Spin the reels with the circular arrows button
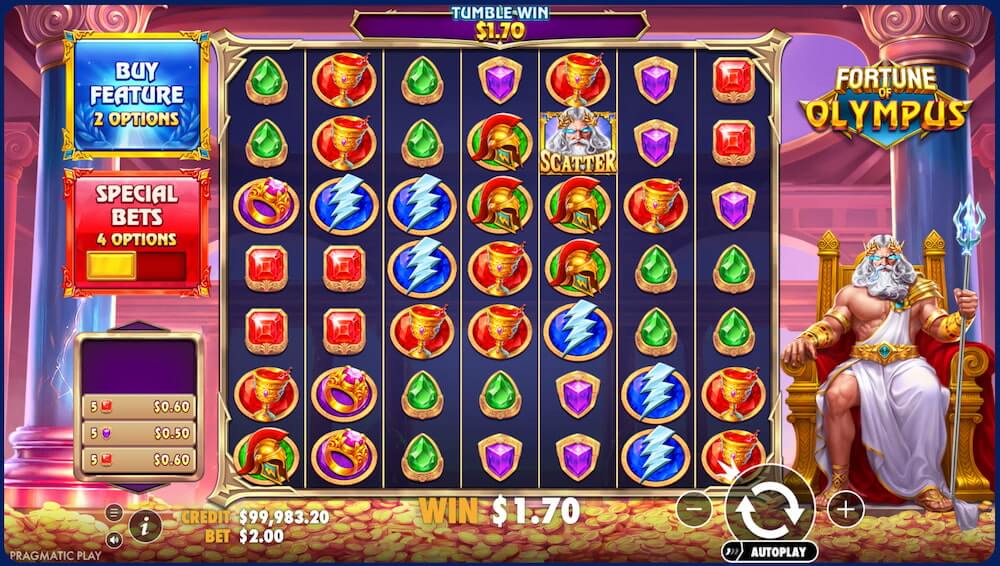This screenshot has height=566, width=1000. 769,508
